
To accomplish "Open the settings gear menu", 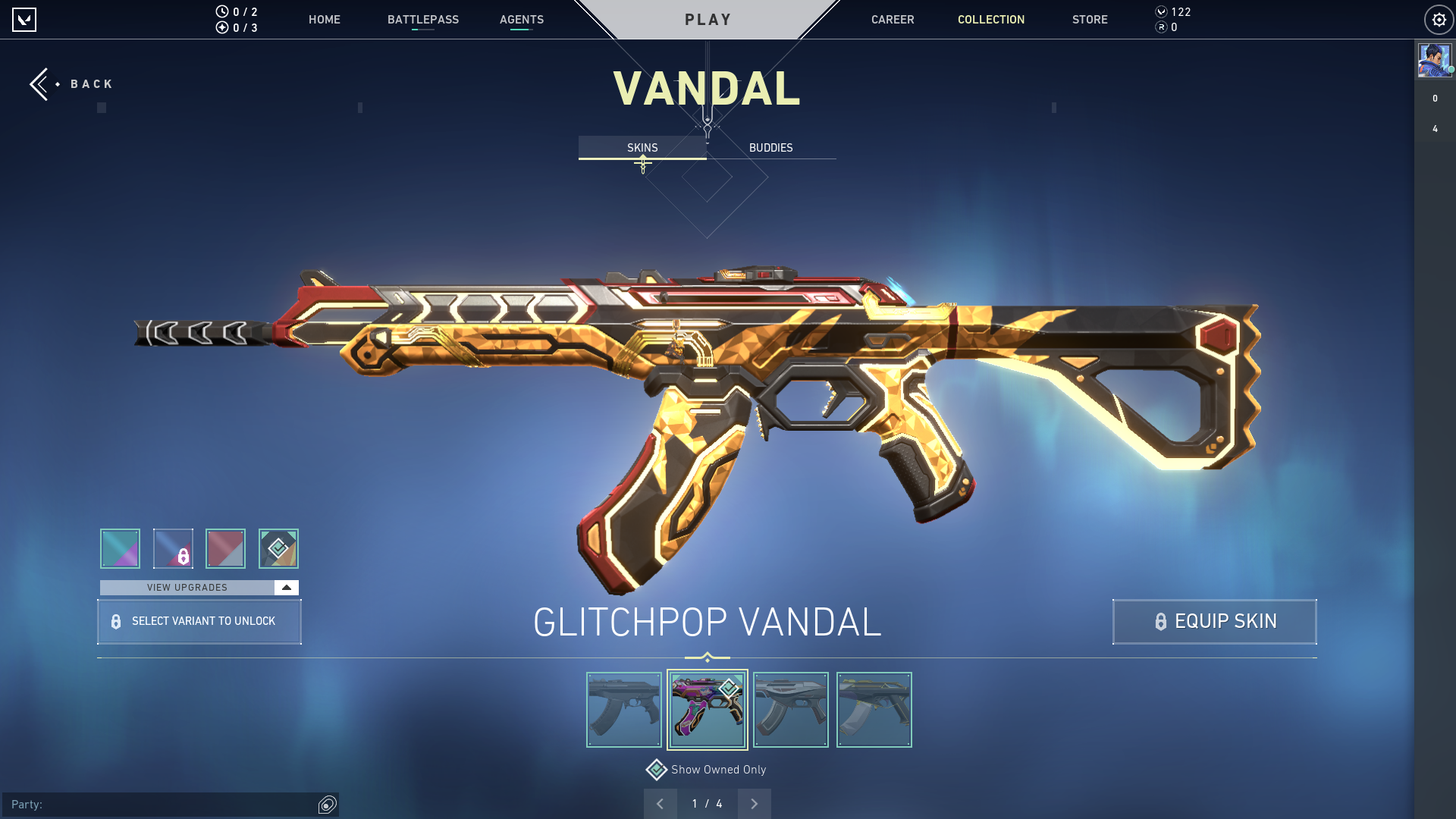I will (1440, 19).
